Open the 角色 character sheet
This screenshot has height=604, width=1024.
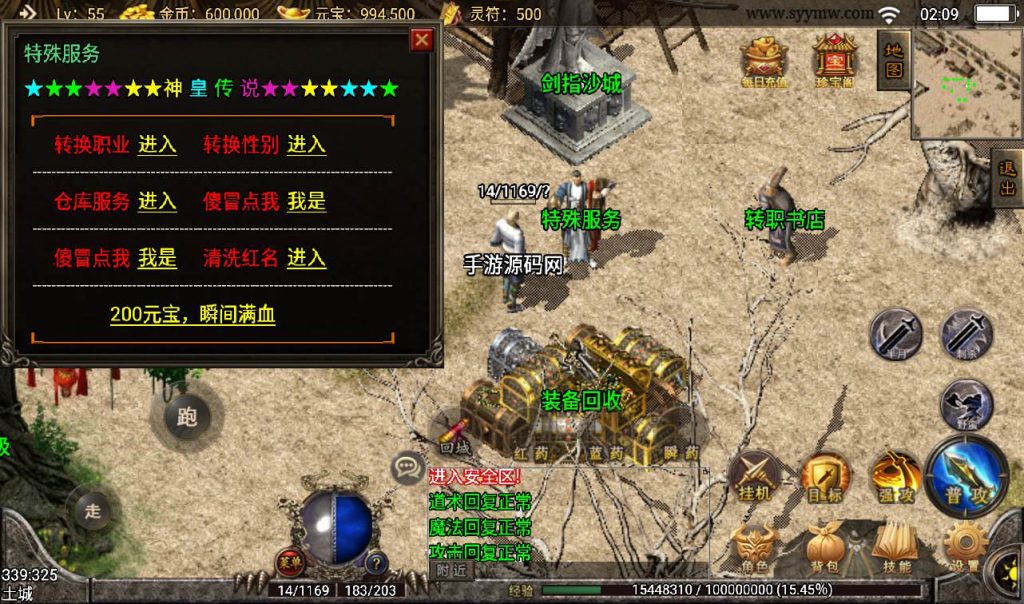755,549
